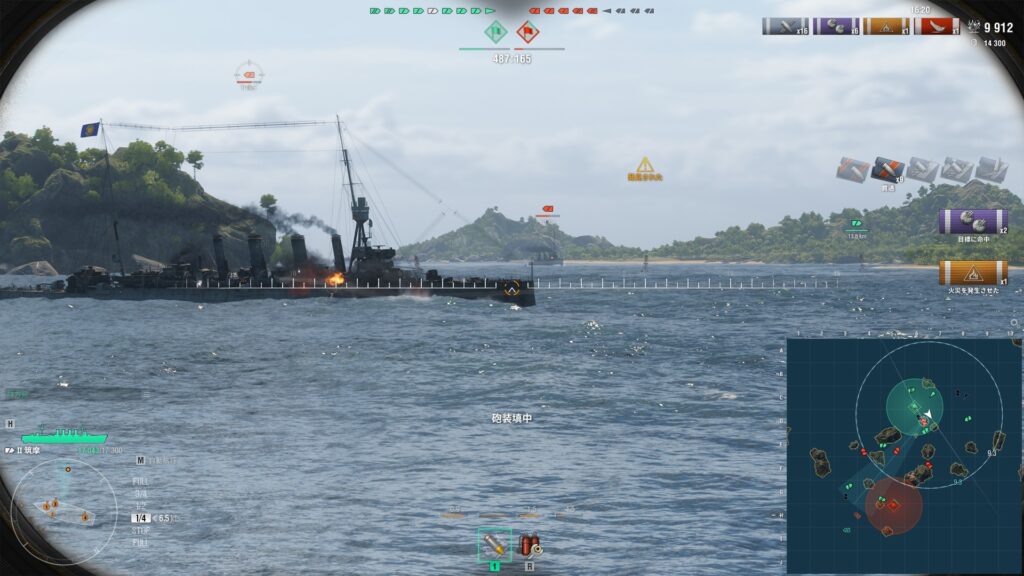Click the green ship silhouette status indicator
Screen dimensions: 1024x576
coord(63,436)
